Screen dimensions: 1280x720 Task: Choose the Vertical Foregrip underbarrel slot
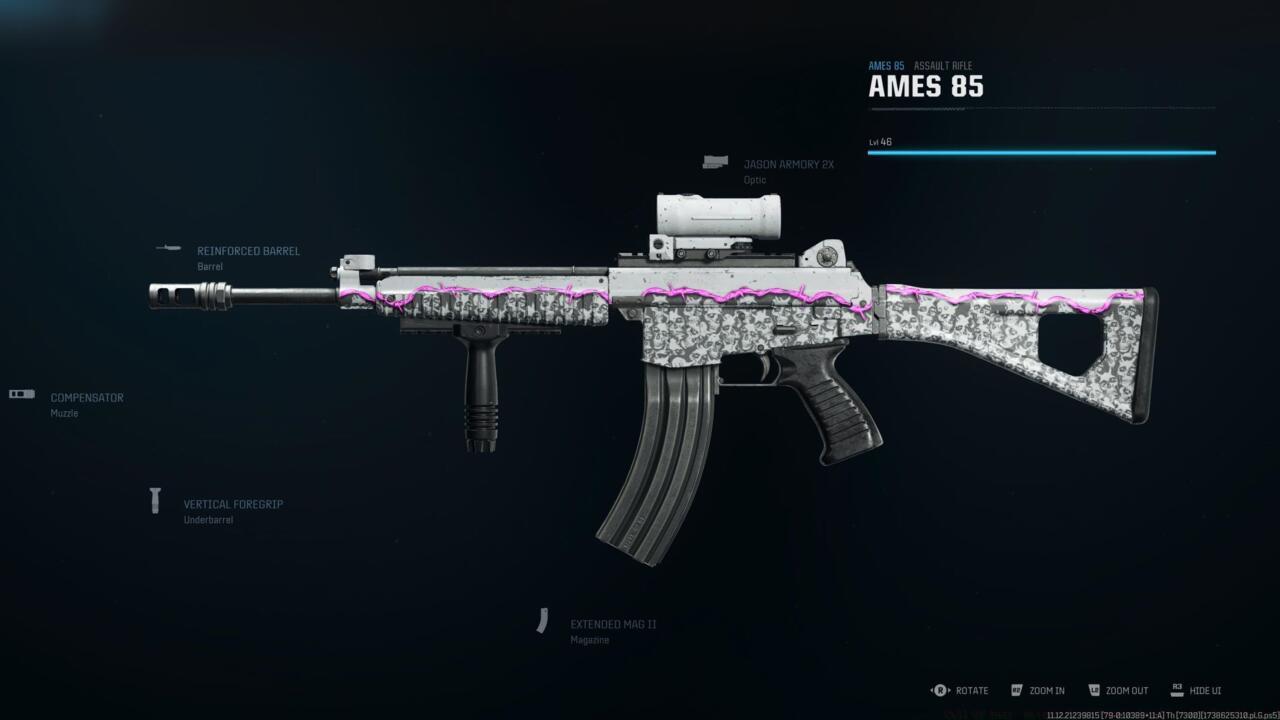(232, 505)
